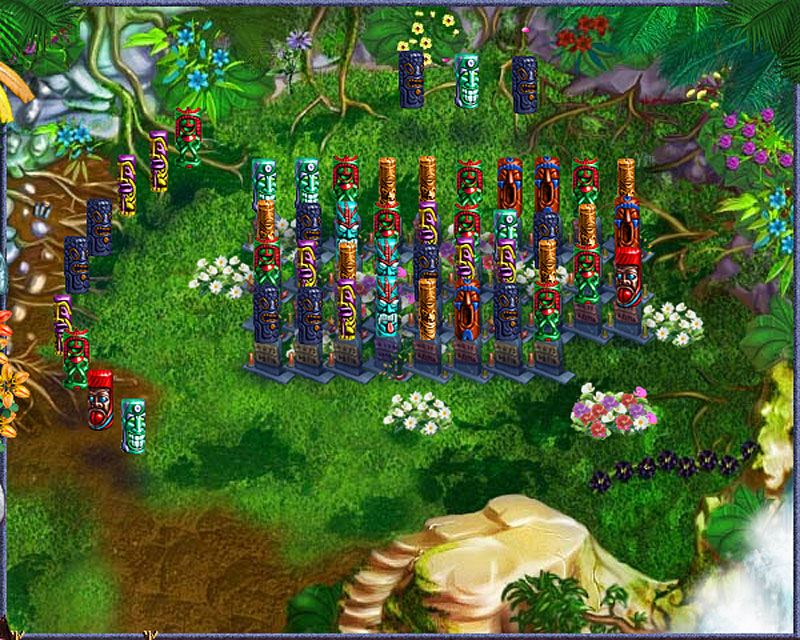The height and width of the screenshot is (640, 800).
Task: Pick the red-capped bearded totem in the winding queue
Action: coord(99,400)
